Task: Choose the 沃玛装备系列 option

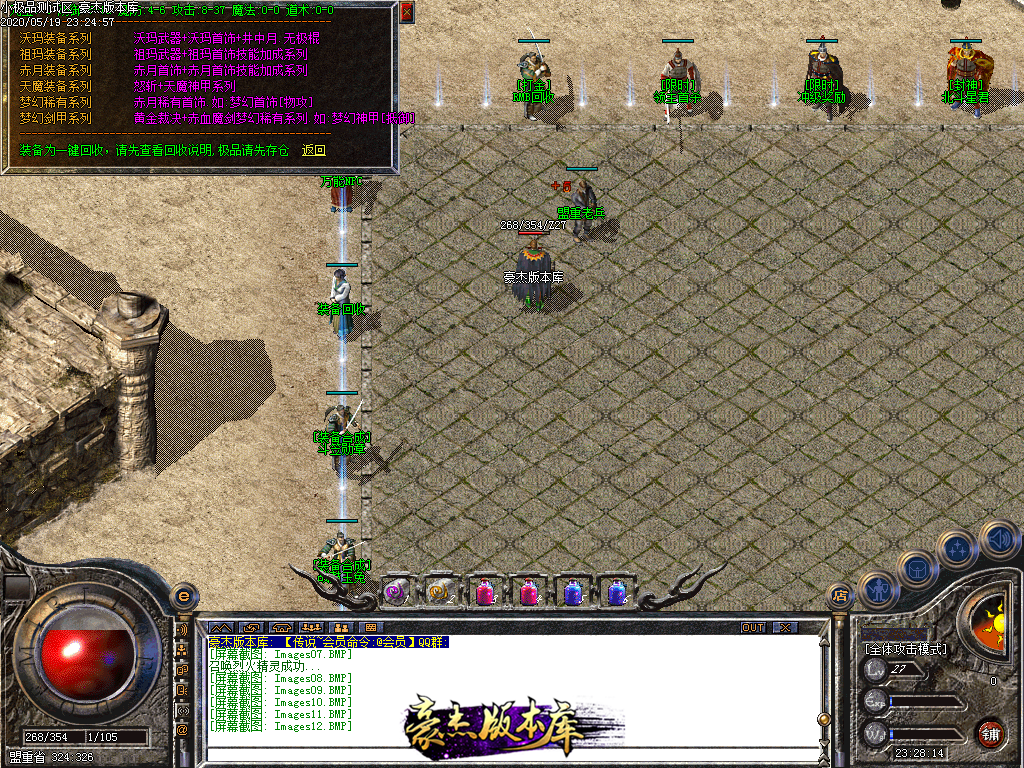Action: coord(55,38)
